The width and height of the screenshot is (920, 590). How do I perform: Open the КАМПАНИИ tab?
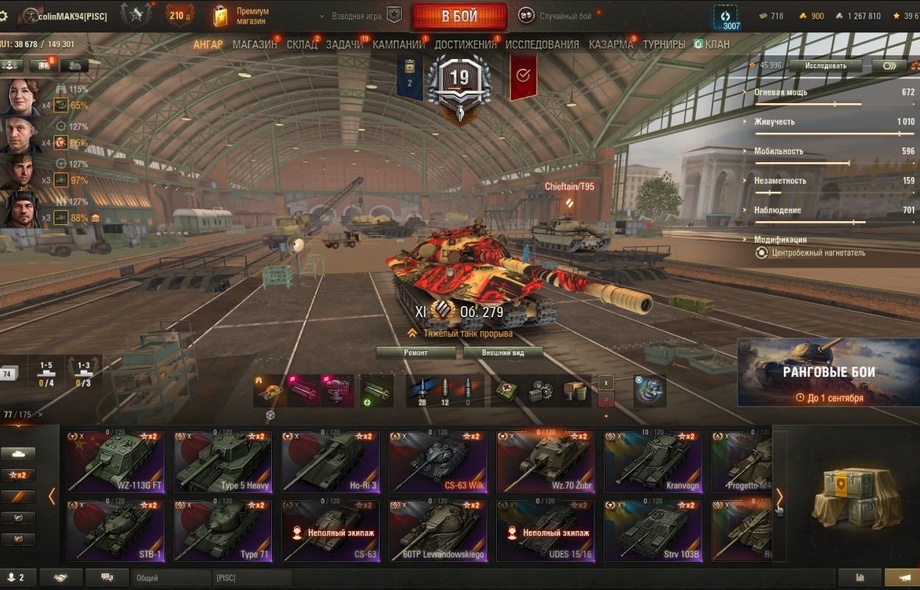[398, 45]
